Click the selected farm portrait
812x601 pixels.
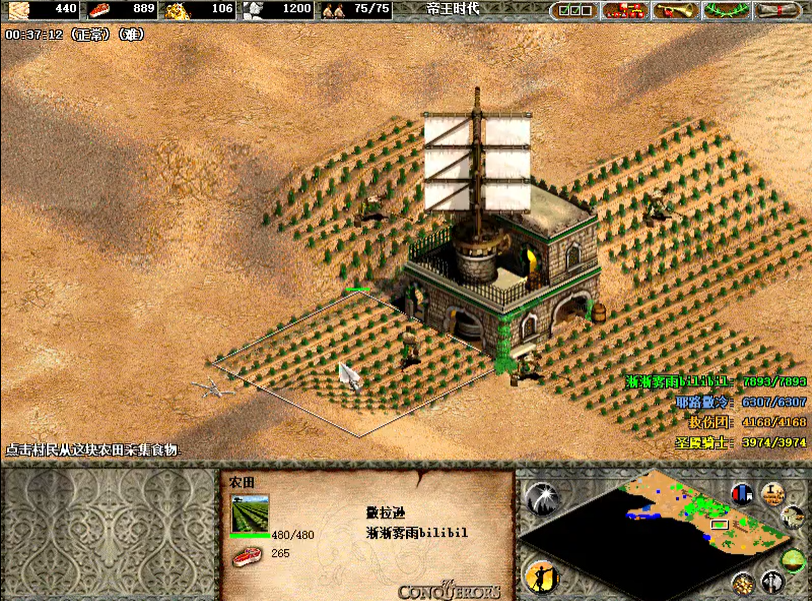tap(250, 514)
